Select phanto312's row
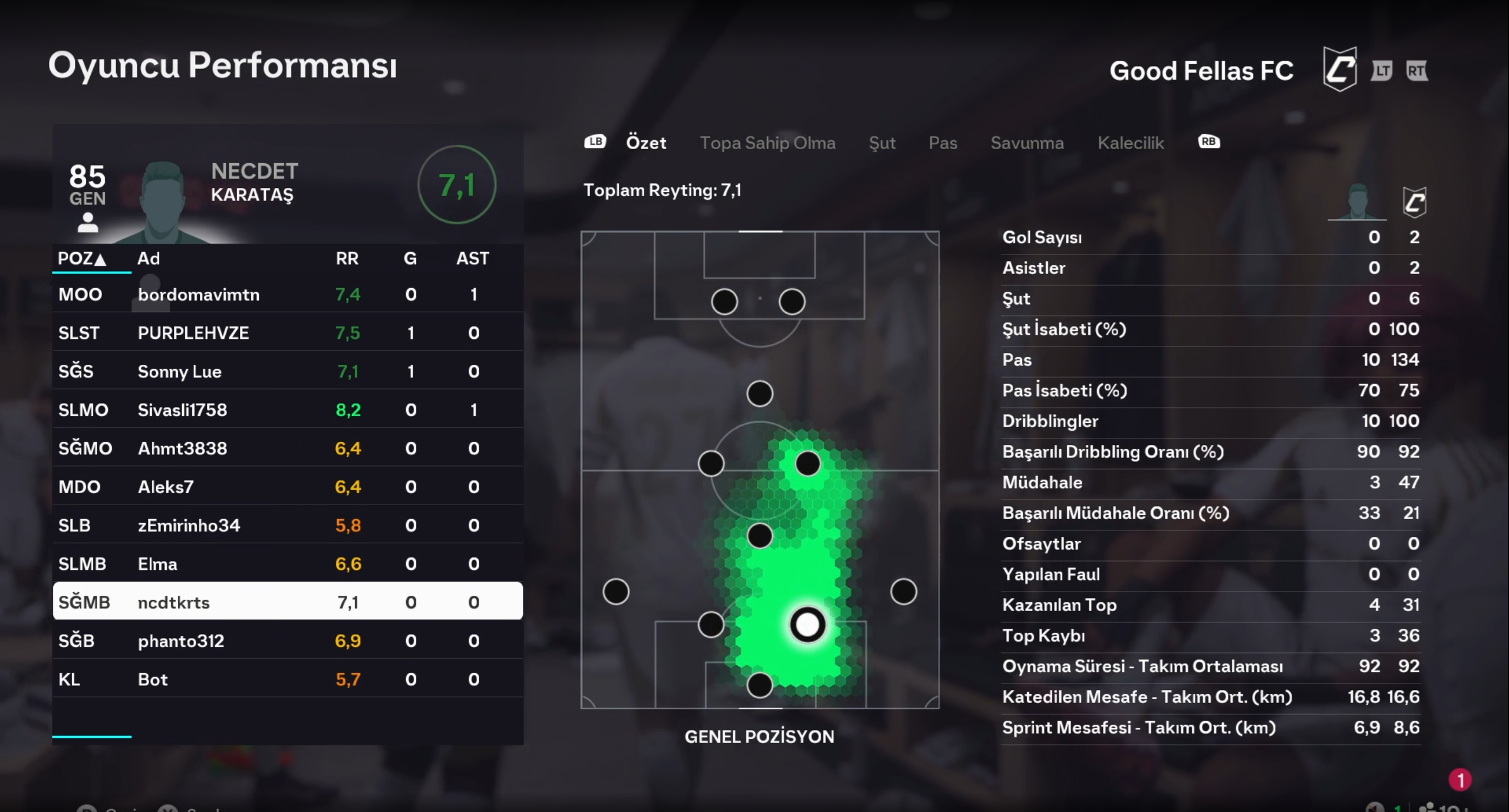1509x812 pixels. [288, 641]
